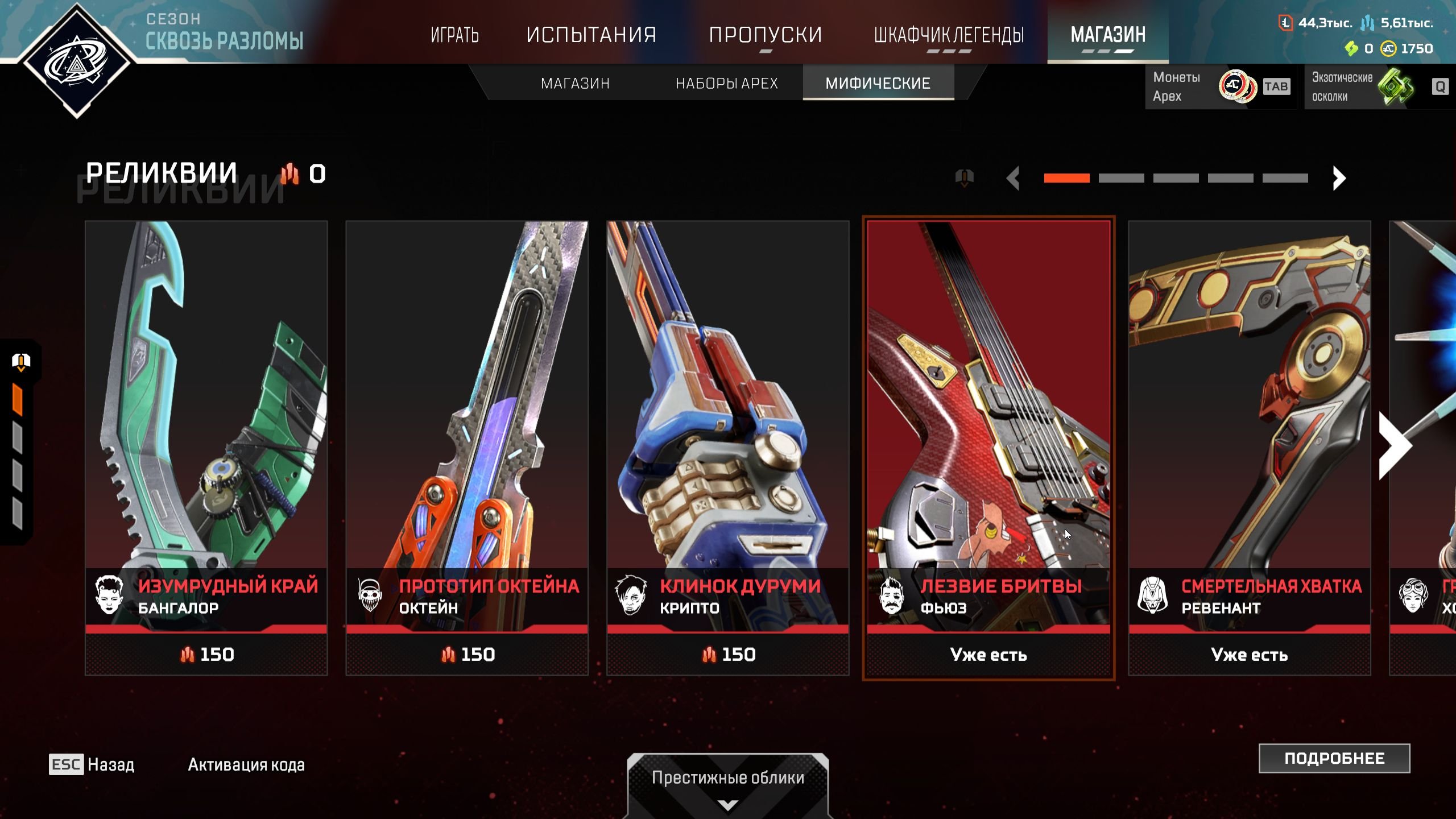Open Активация кода code redemption

(246, 765)
